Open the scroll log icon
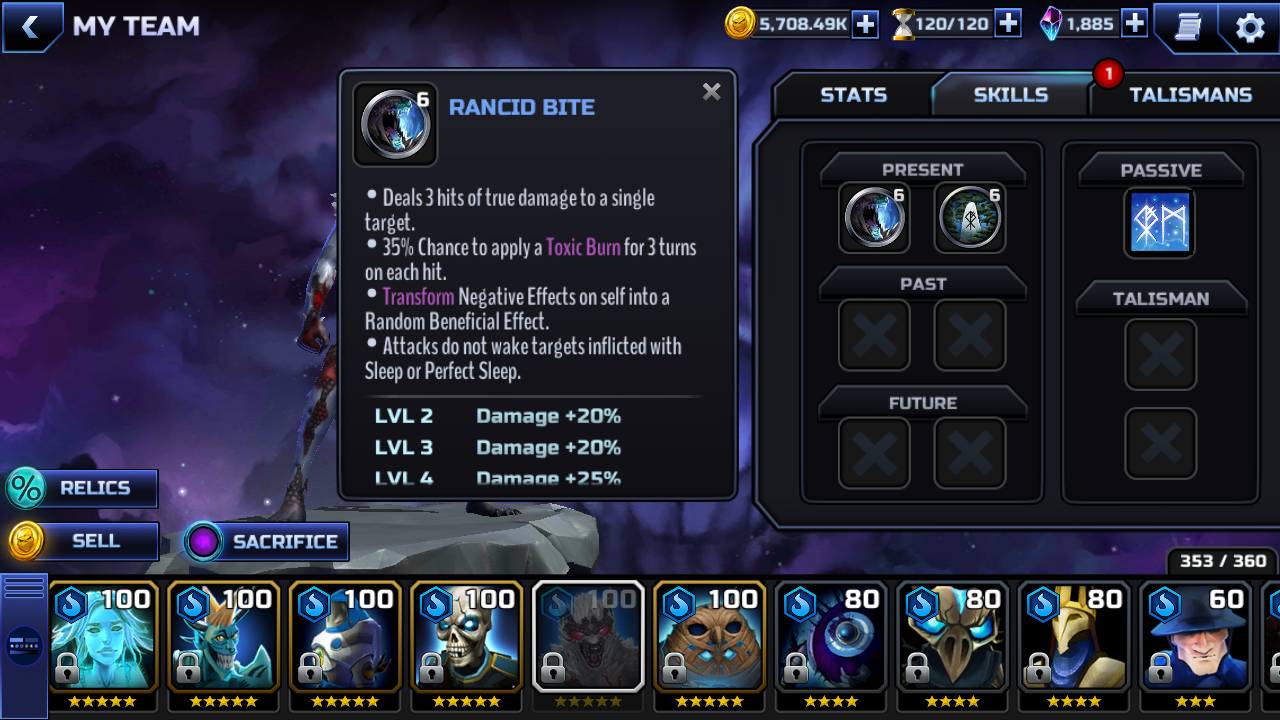1280x720 pixels. pyautogui.click(x=1188, y=27)
